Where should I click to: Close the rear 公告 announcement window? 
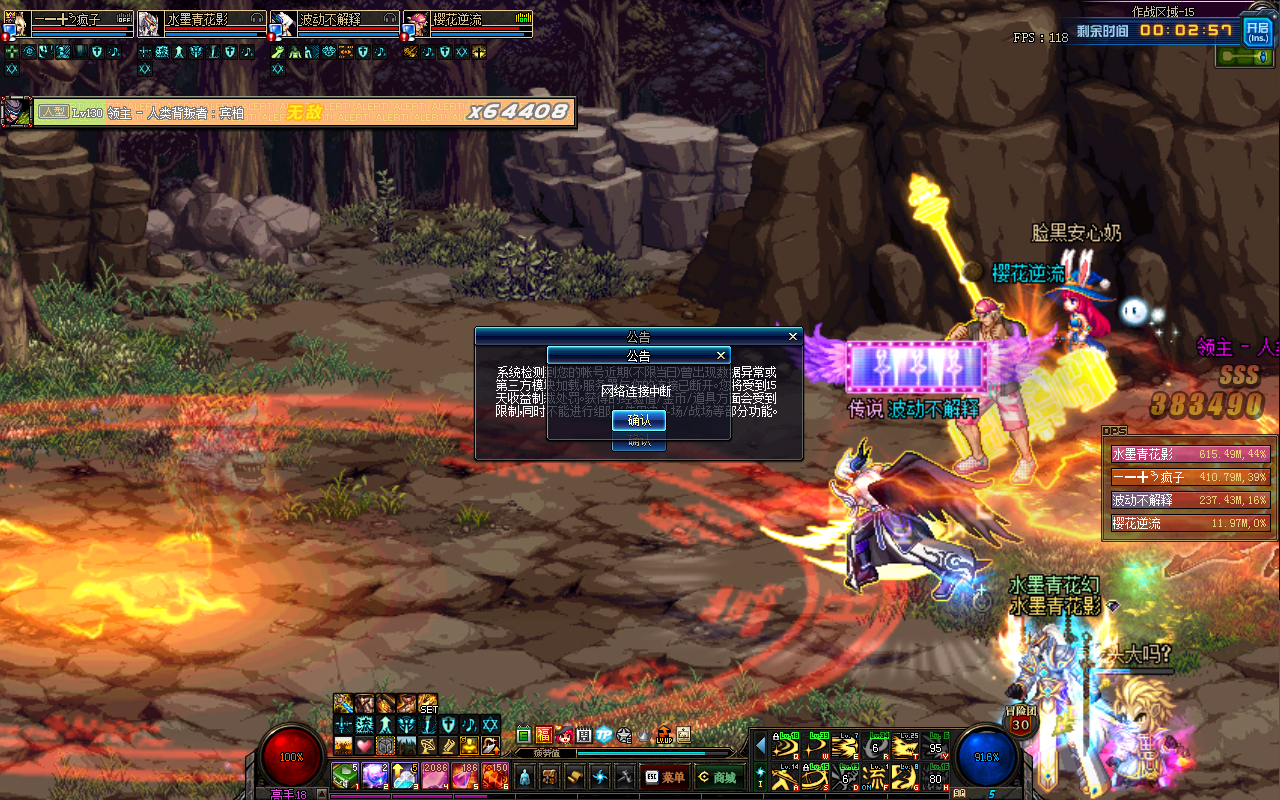pyautogui.click(x=793, y=337)
